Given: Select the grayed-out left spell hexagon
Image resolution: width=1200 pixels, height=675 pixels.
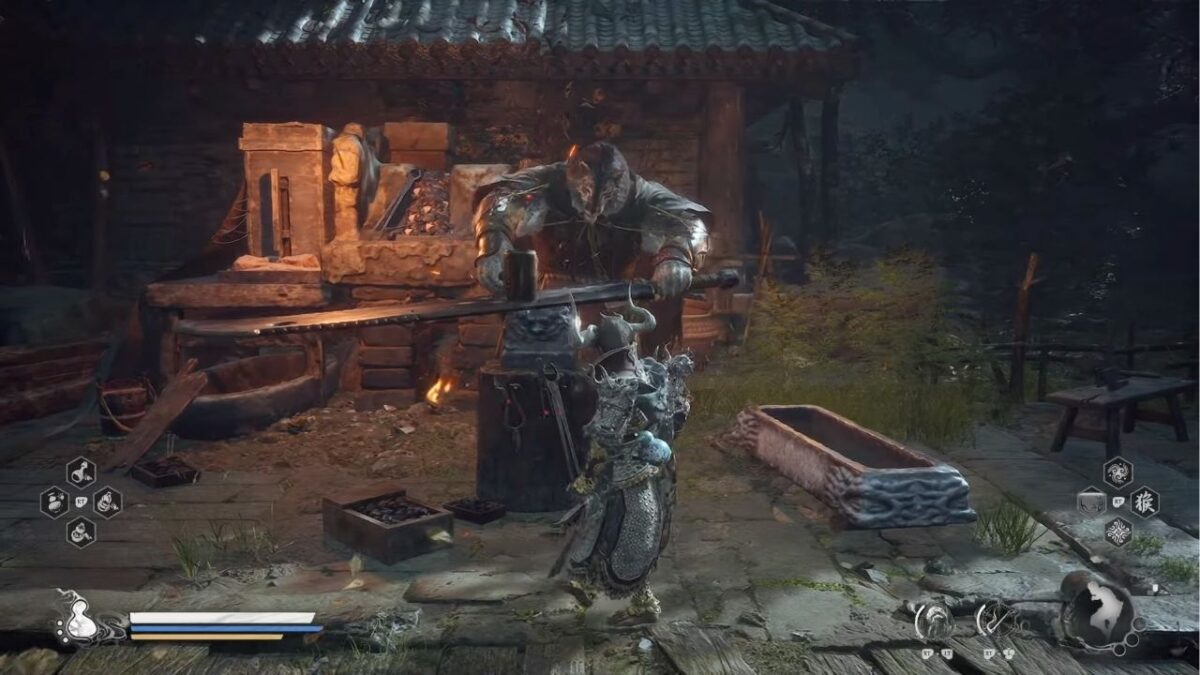Looking at the screenshot, I should point(1091,501).
